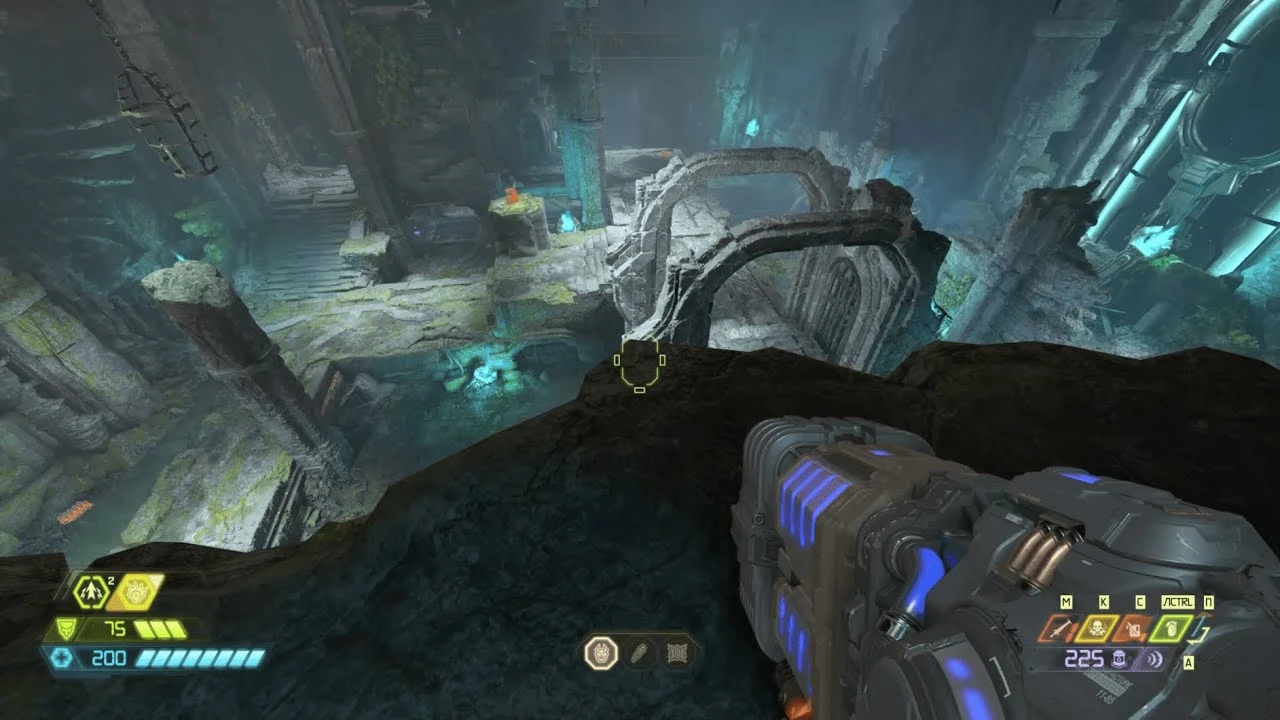Image resolution: width=1280 pixels, height=720 pixels.
Task: Click the sonar wave icon near ammo counter
Action: click(x=1153, y=657)
